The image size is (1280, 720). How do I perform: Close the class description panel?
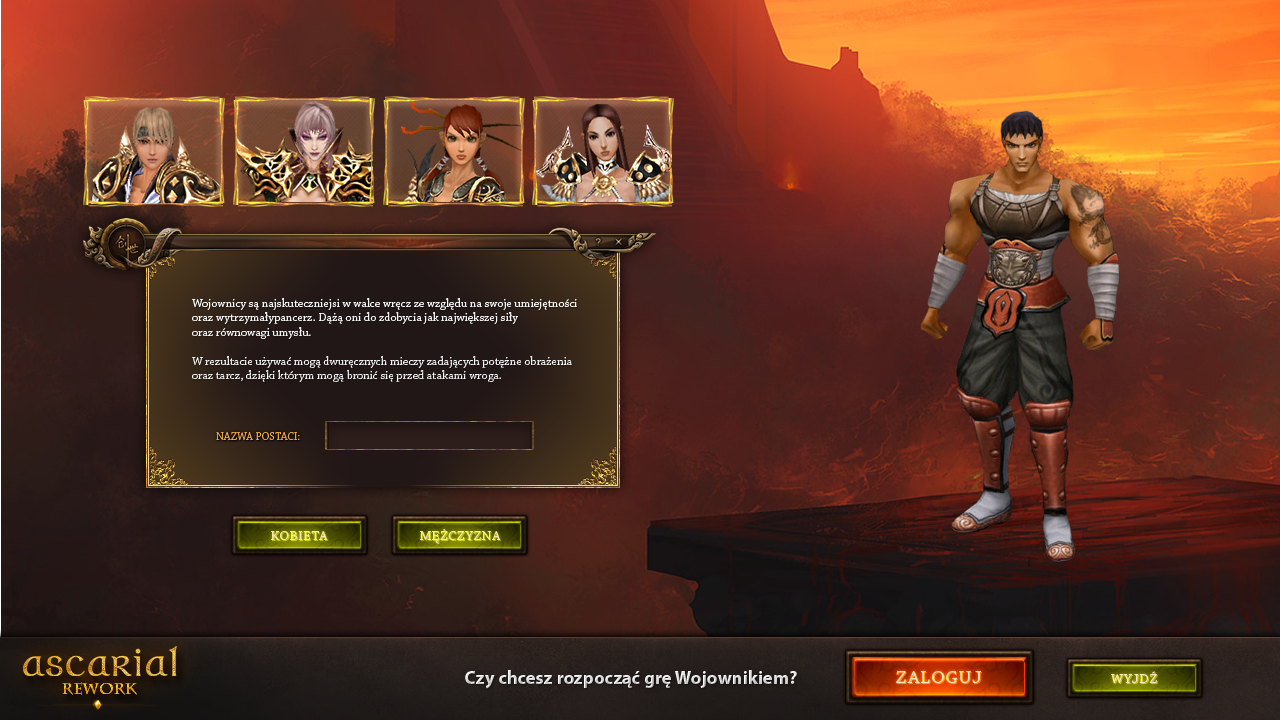point(619,241)
